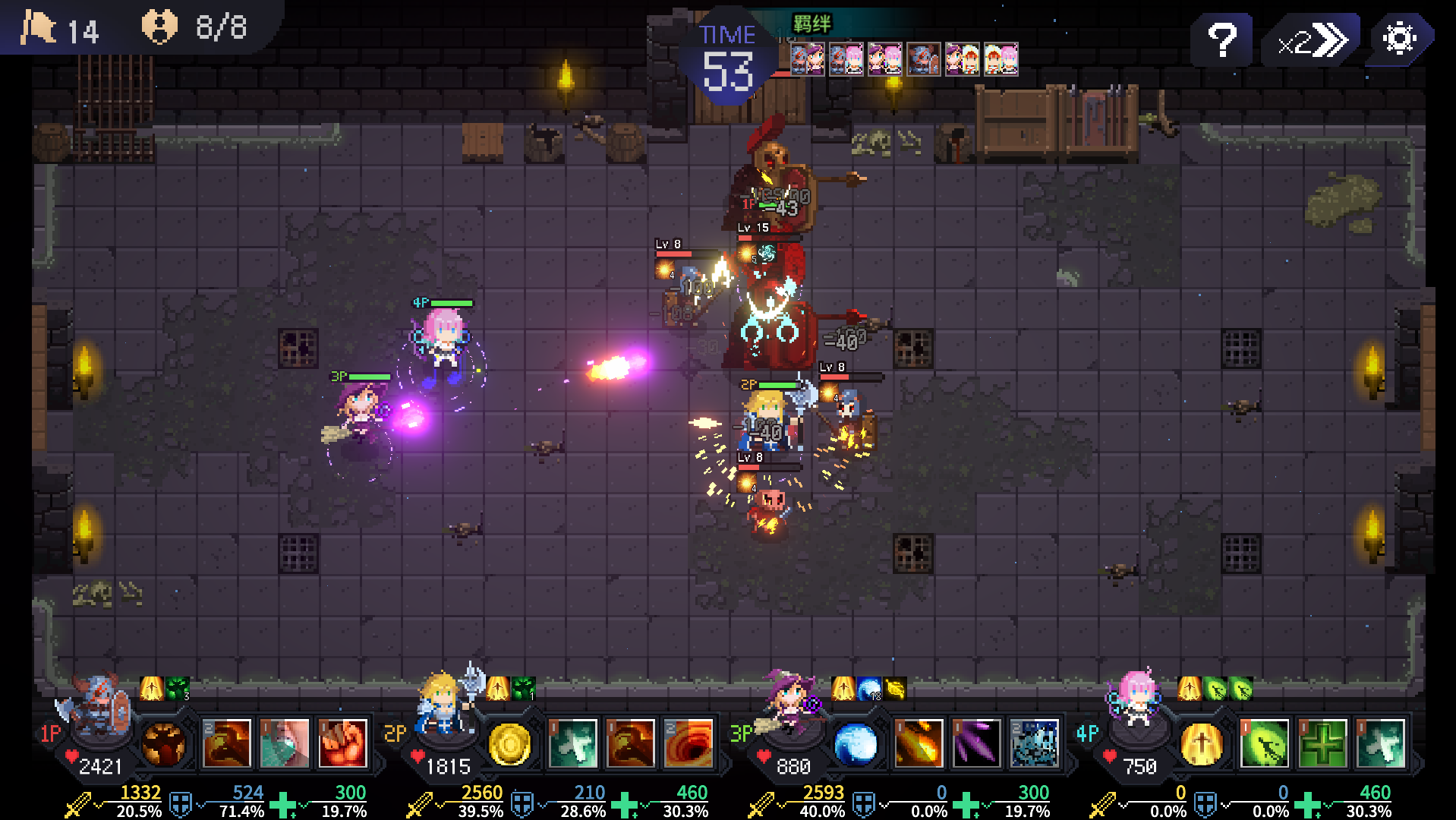1456x820 pixels.
Task: Select 4P's green cross heal skill
Action: click(x=1322, y=743)
